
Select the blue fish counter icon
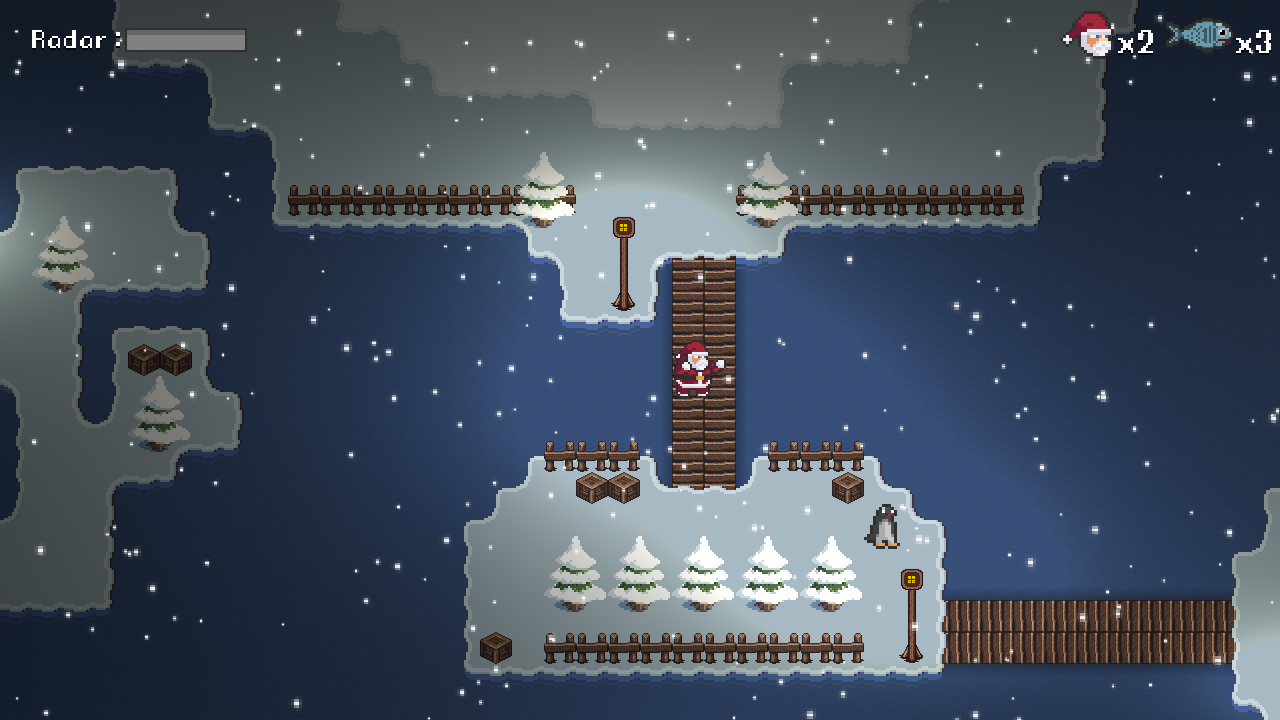tap(1200, 36)
